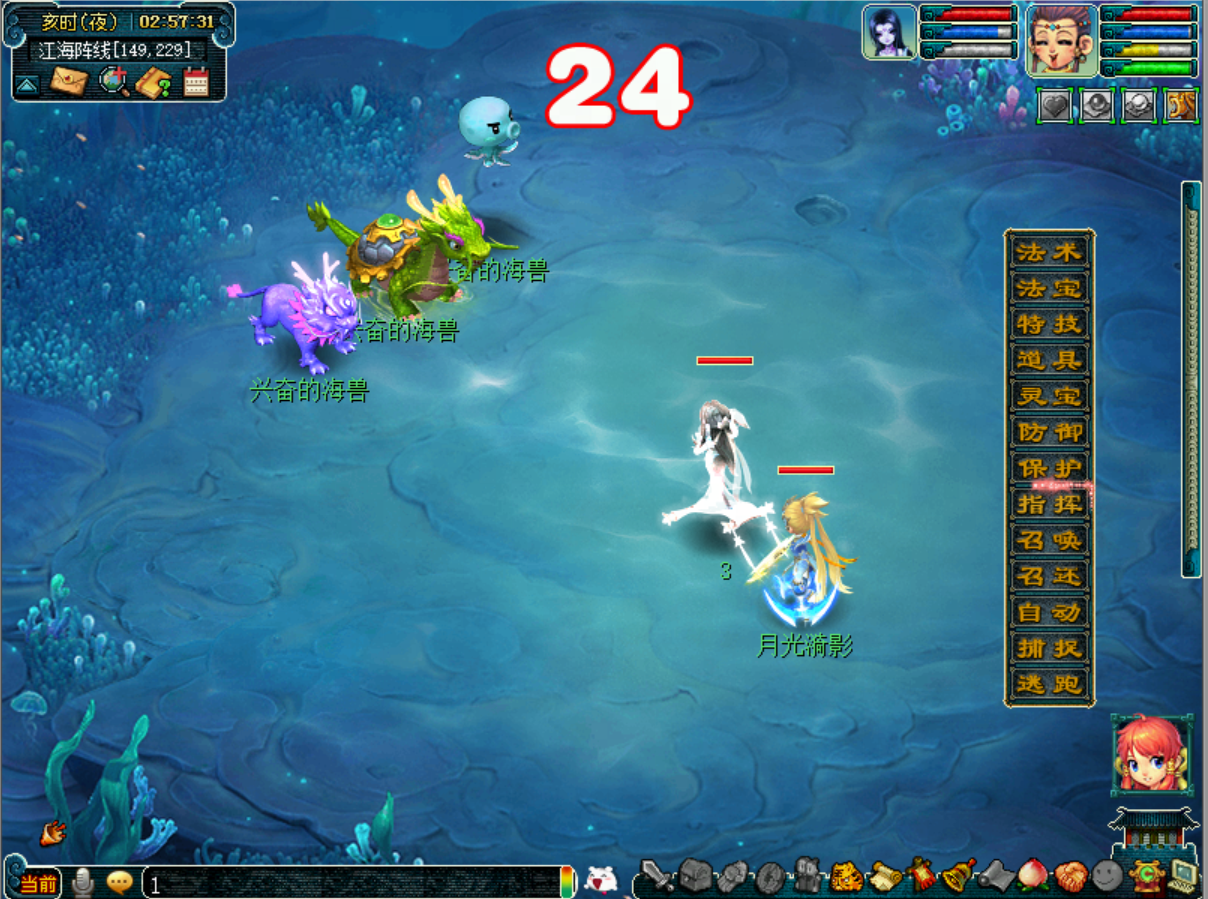Choose the 法宝 battle command
The image size is (1208, 899).
[1049, 288]
